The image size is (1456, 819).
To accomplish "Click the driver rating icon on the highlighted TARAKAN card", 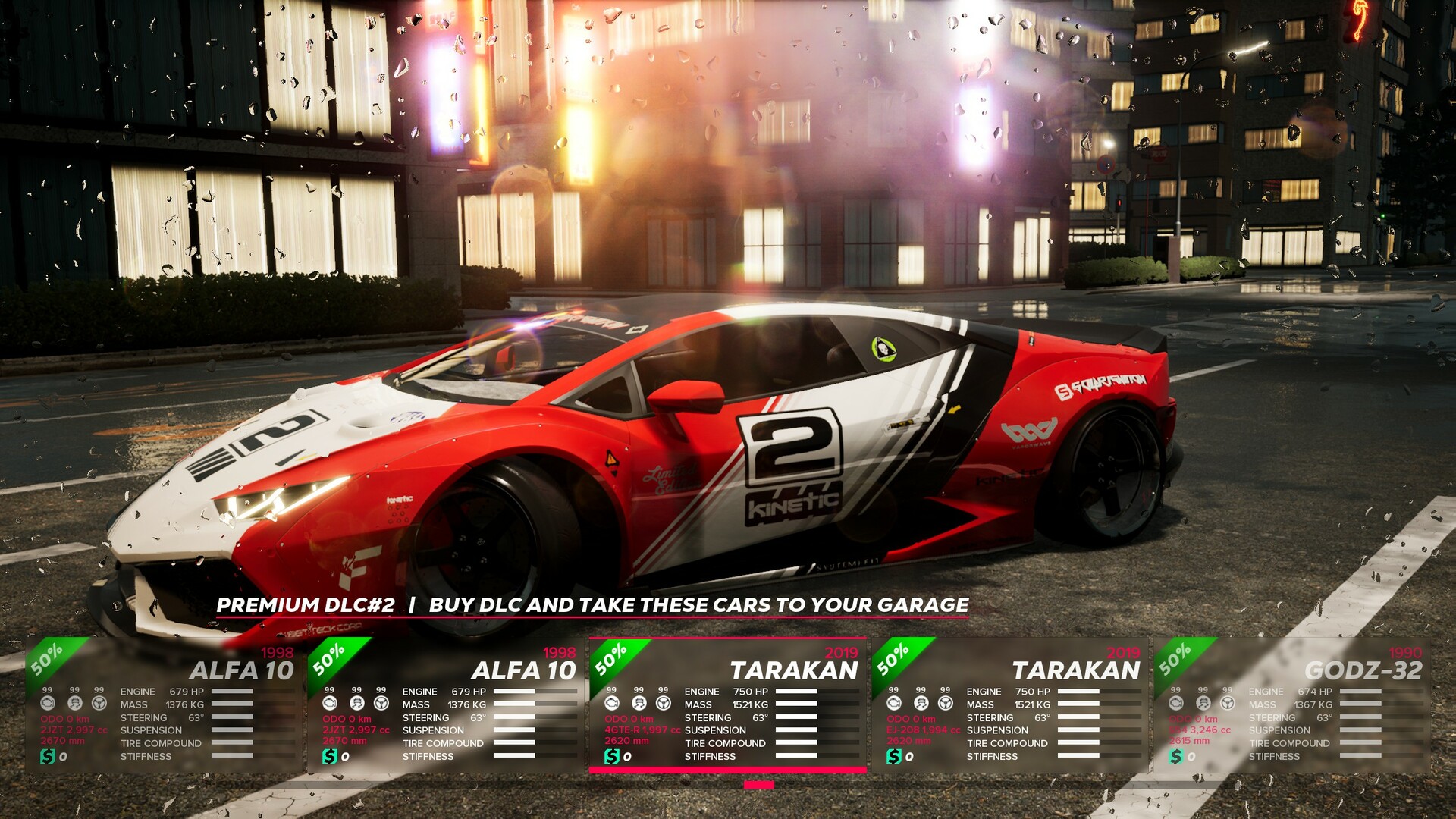I will click(x=639, y=704).
